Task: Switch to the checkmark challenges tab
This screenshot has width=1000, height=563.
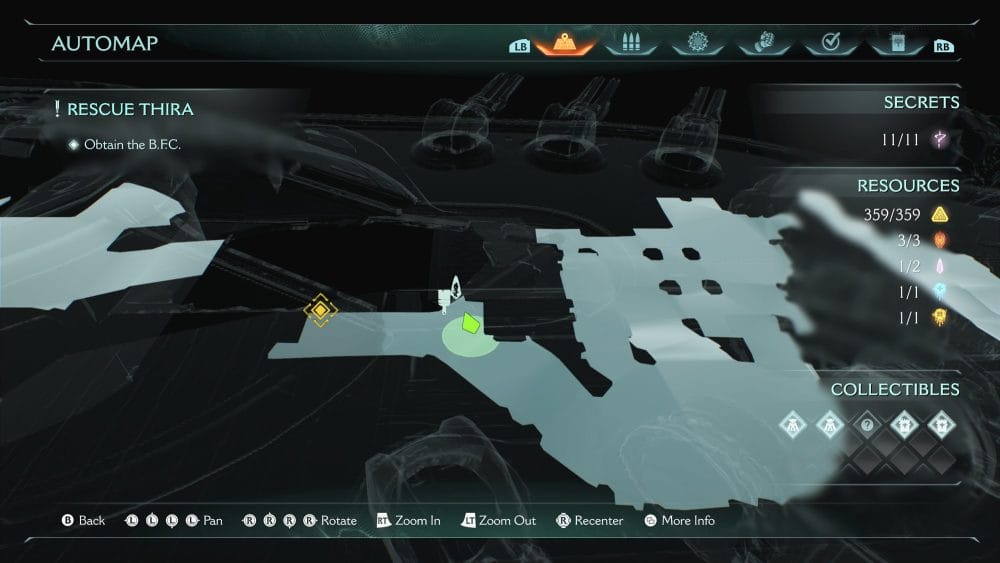Action: coord(829,43)
